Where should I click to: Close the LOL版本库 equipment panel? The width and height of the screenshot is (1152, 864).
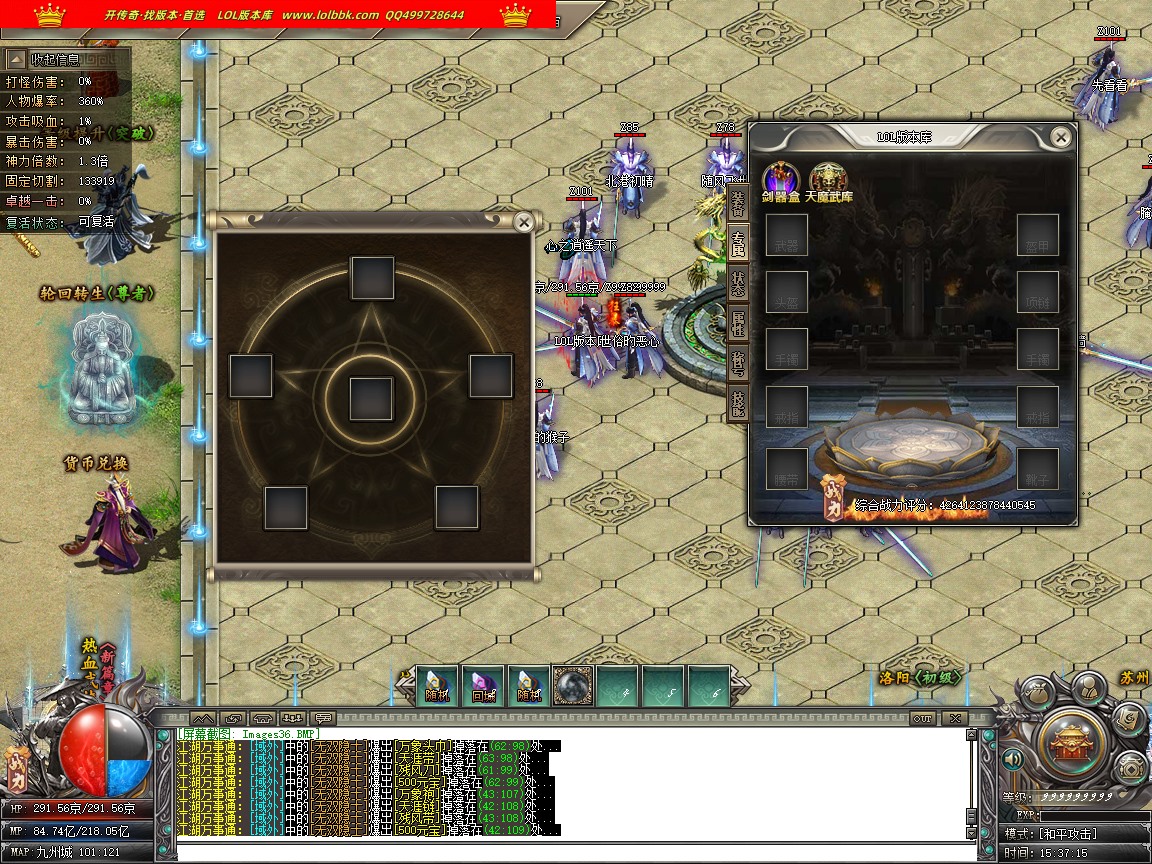(x=1061, y=137)
